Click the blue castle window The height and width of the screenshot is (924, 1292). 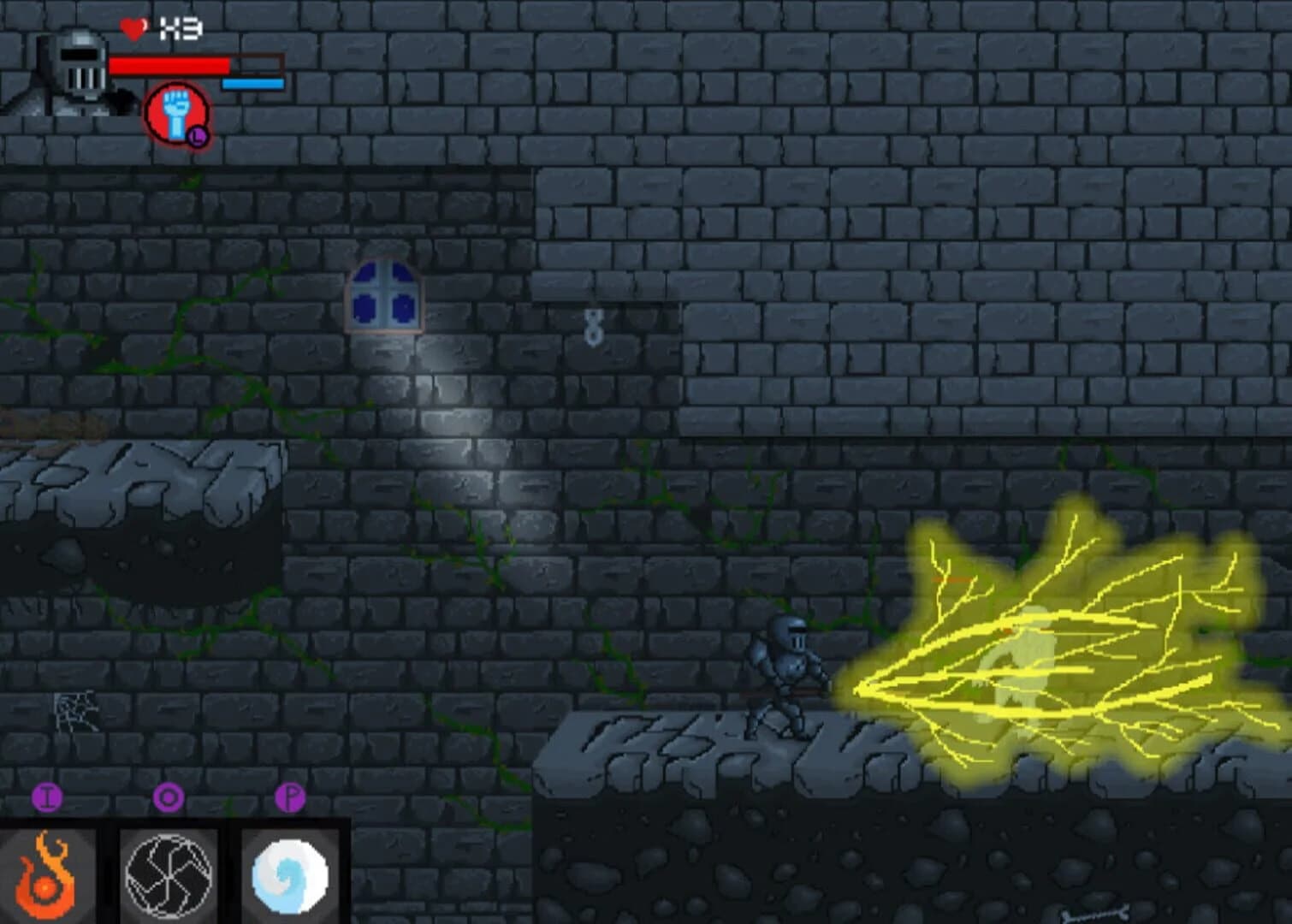pos(385,297)
